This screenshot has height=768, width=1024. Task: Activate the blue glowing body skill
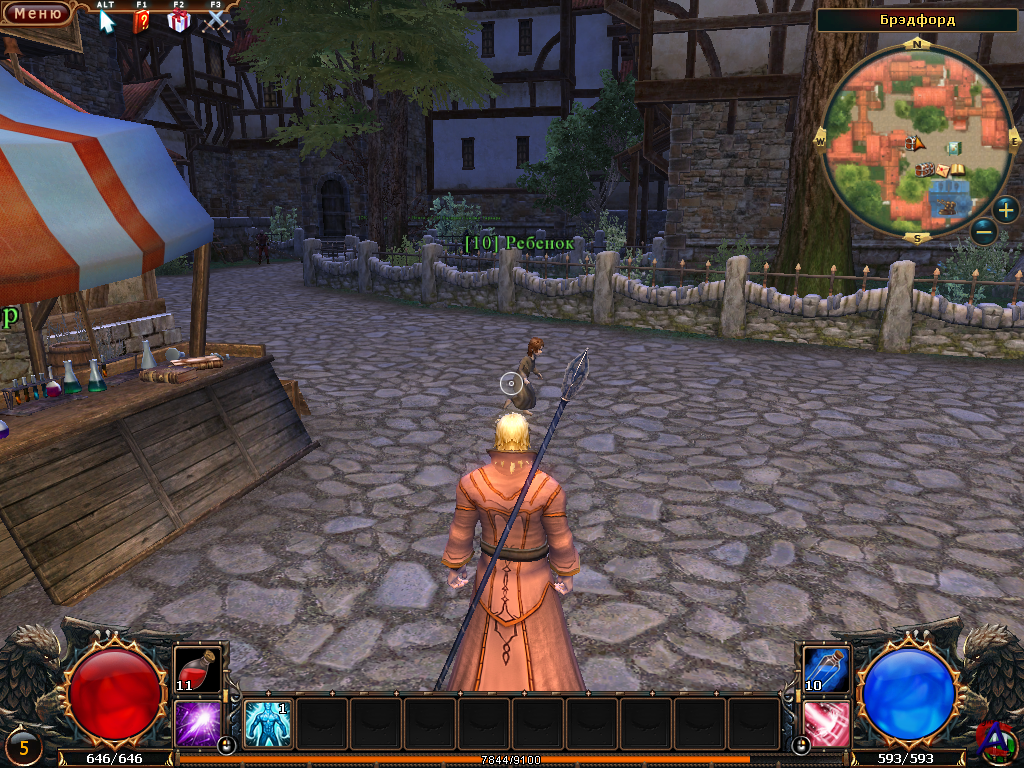coord(268,723)
